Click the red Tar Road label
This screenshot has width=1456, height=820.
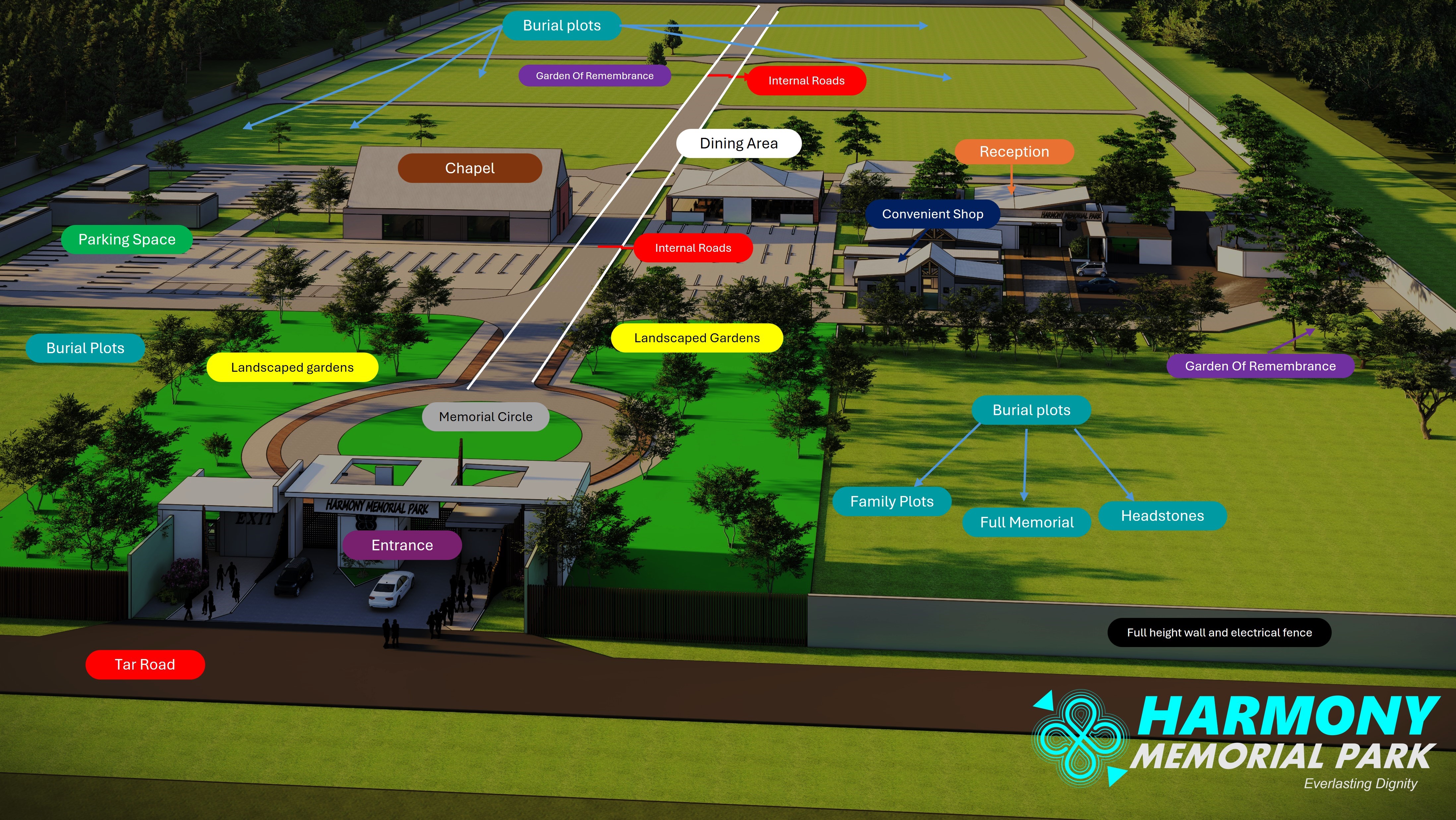145,665
